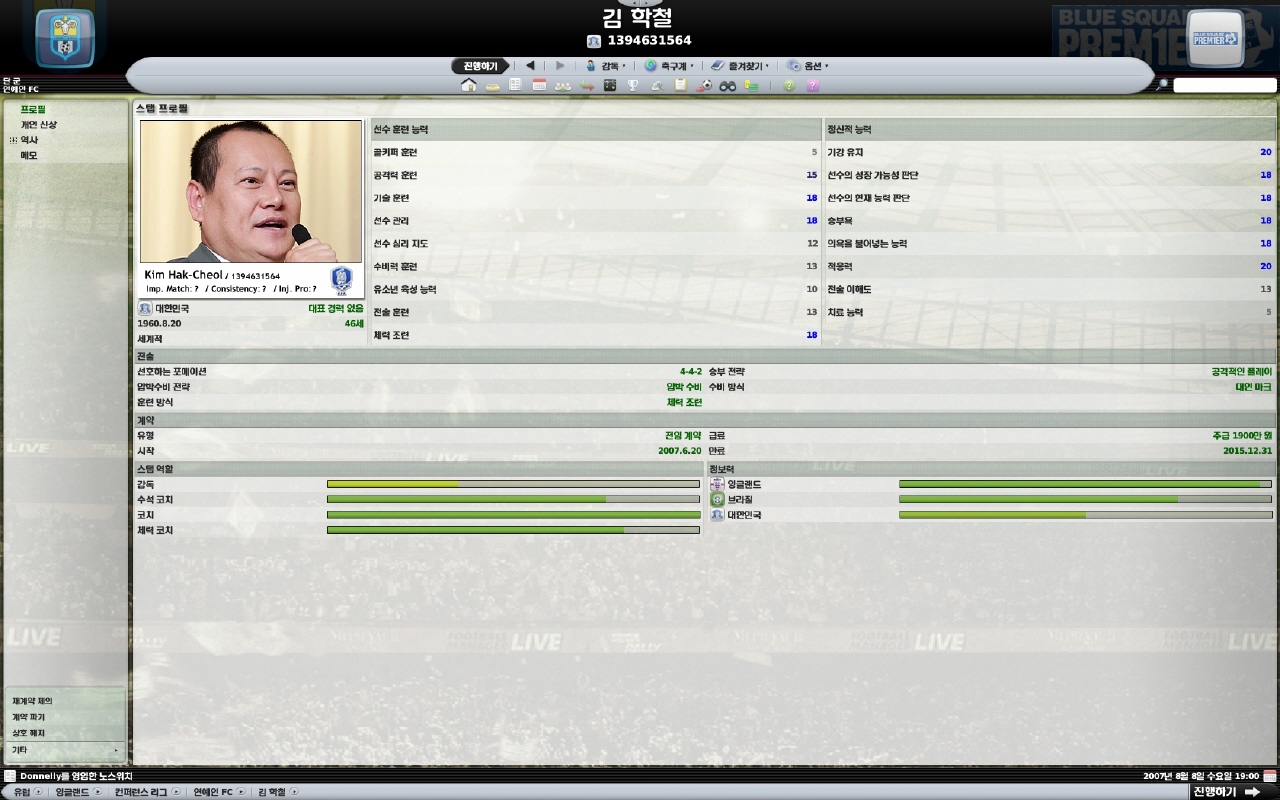Go back with the left arrow
This screenshot has width=1280, height=800.
[530, 66]
